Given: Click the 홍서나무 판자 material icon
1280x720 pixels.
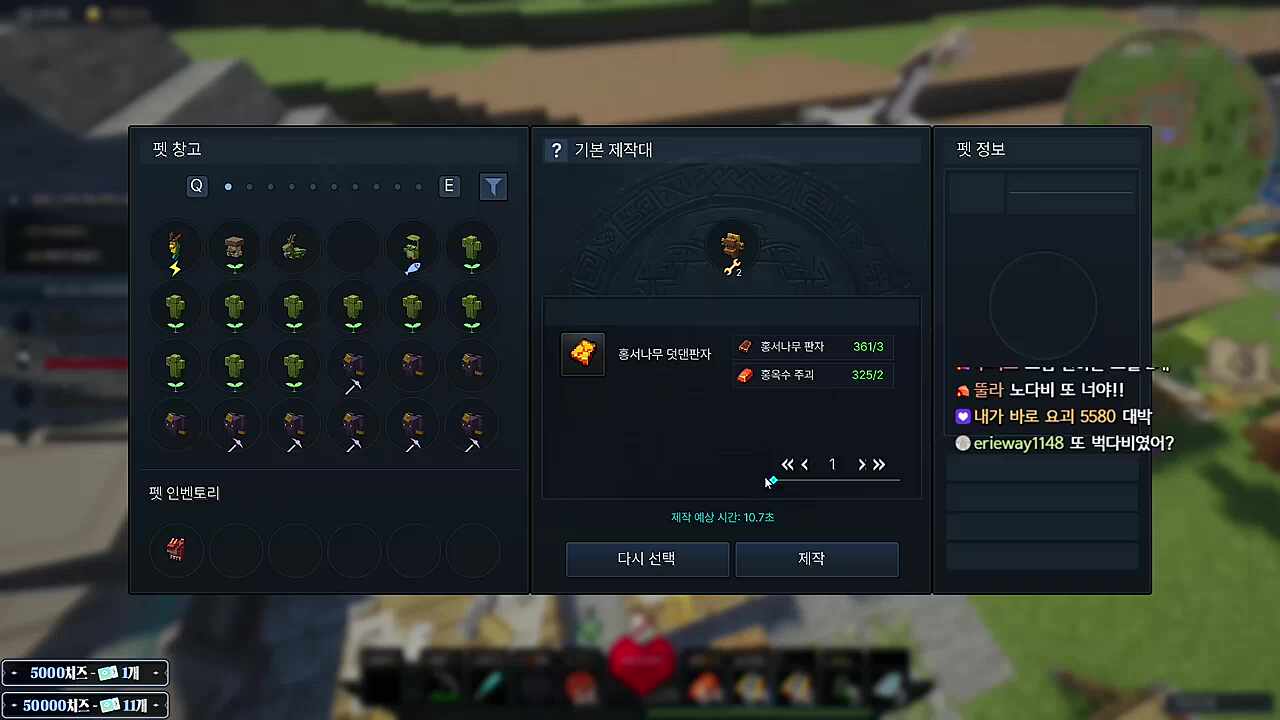Looking at the screenshot, I should [x=744, y=346].
